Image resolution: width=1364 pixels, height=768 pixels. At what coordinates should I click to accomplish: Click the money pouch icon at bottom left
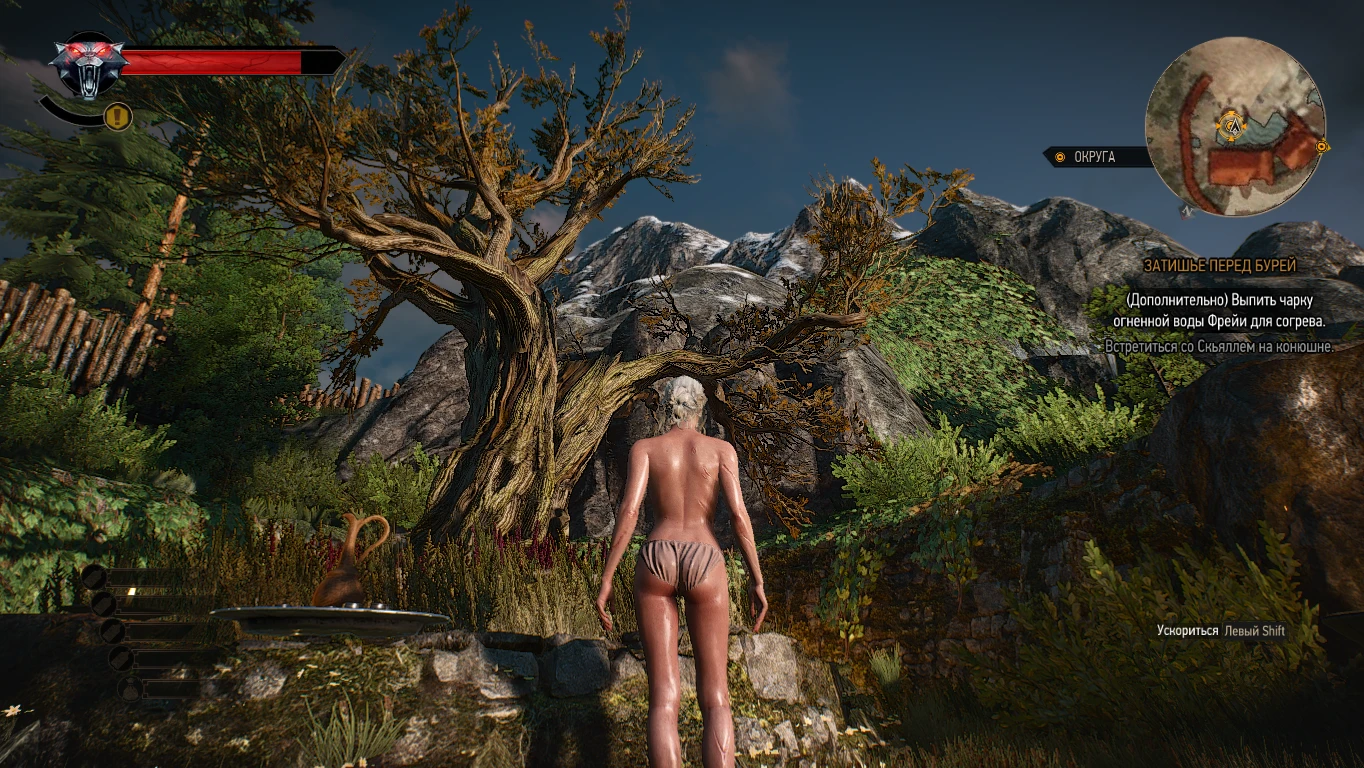tap(130, 687)
